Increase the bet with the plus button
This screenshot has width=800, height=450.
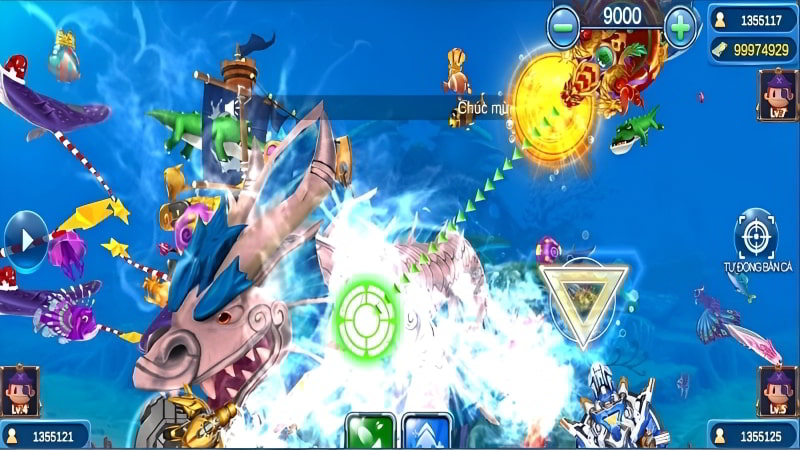[681, 26]
